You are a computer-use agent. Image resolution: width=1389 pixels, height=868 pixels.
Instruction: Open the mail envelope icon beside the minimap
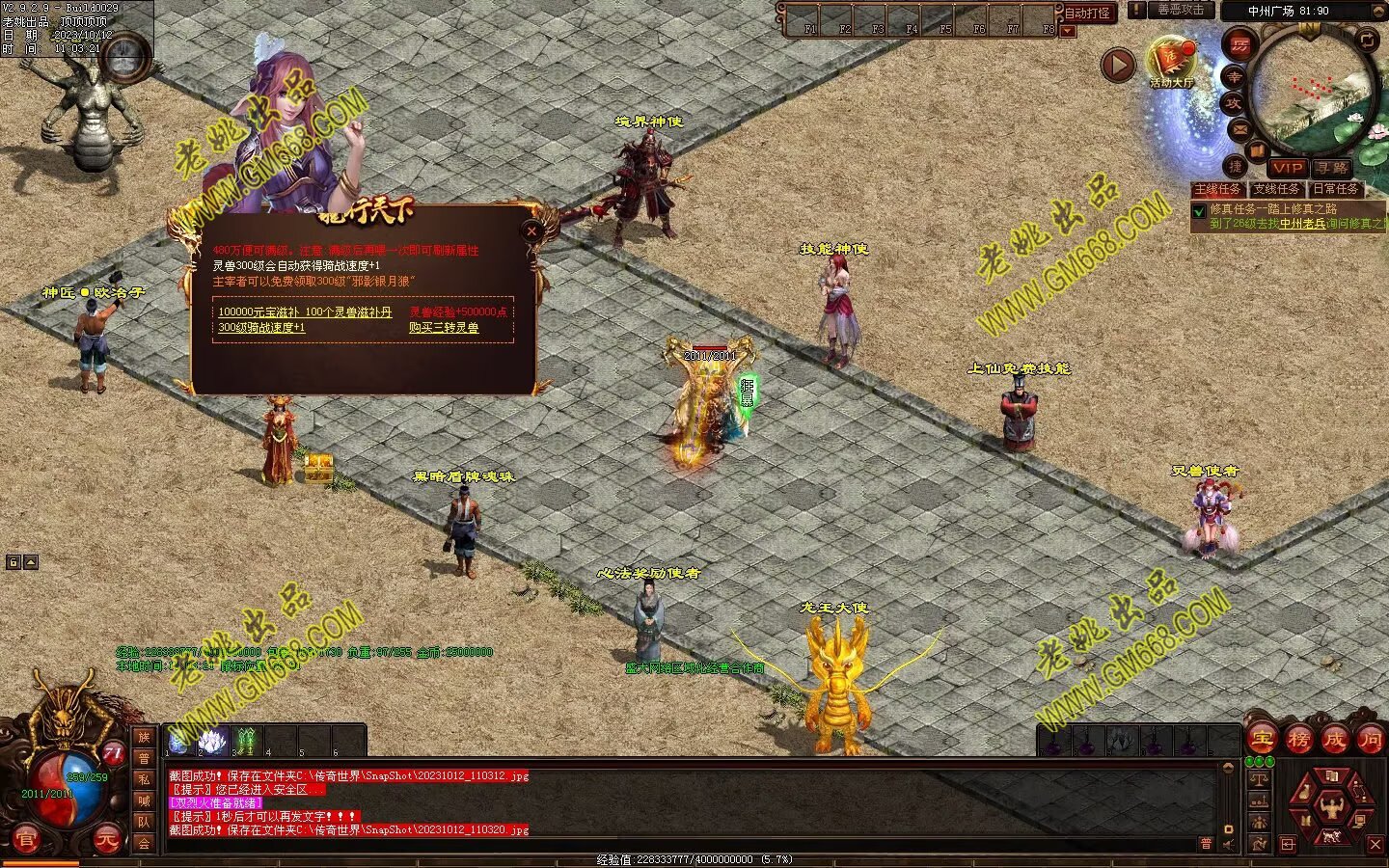point(1240,129)
